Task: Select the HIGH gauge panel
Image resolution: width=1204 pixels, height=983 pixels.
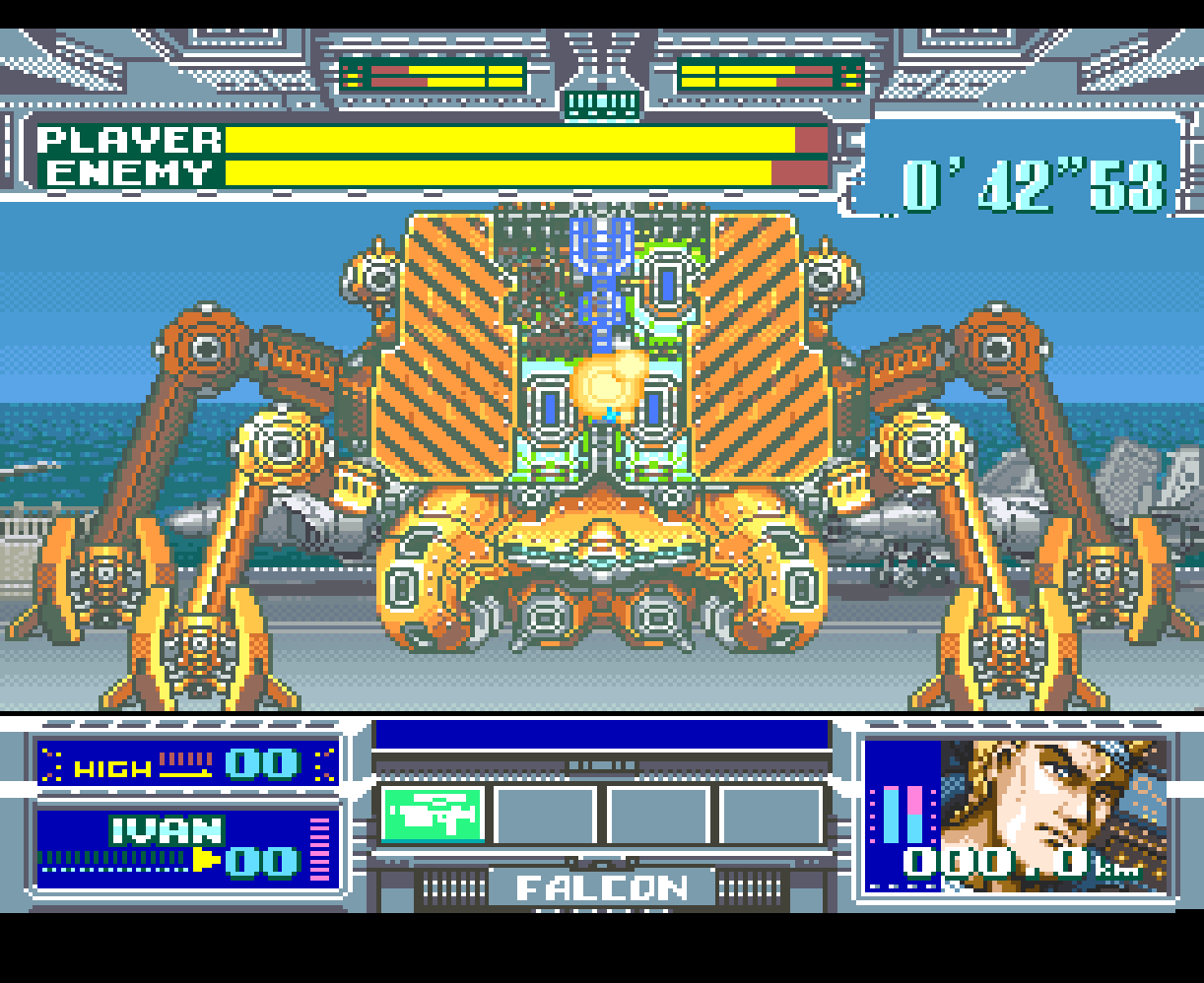Action: 187,764
